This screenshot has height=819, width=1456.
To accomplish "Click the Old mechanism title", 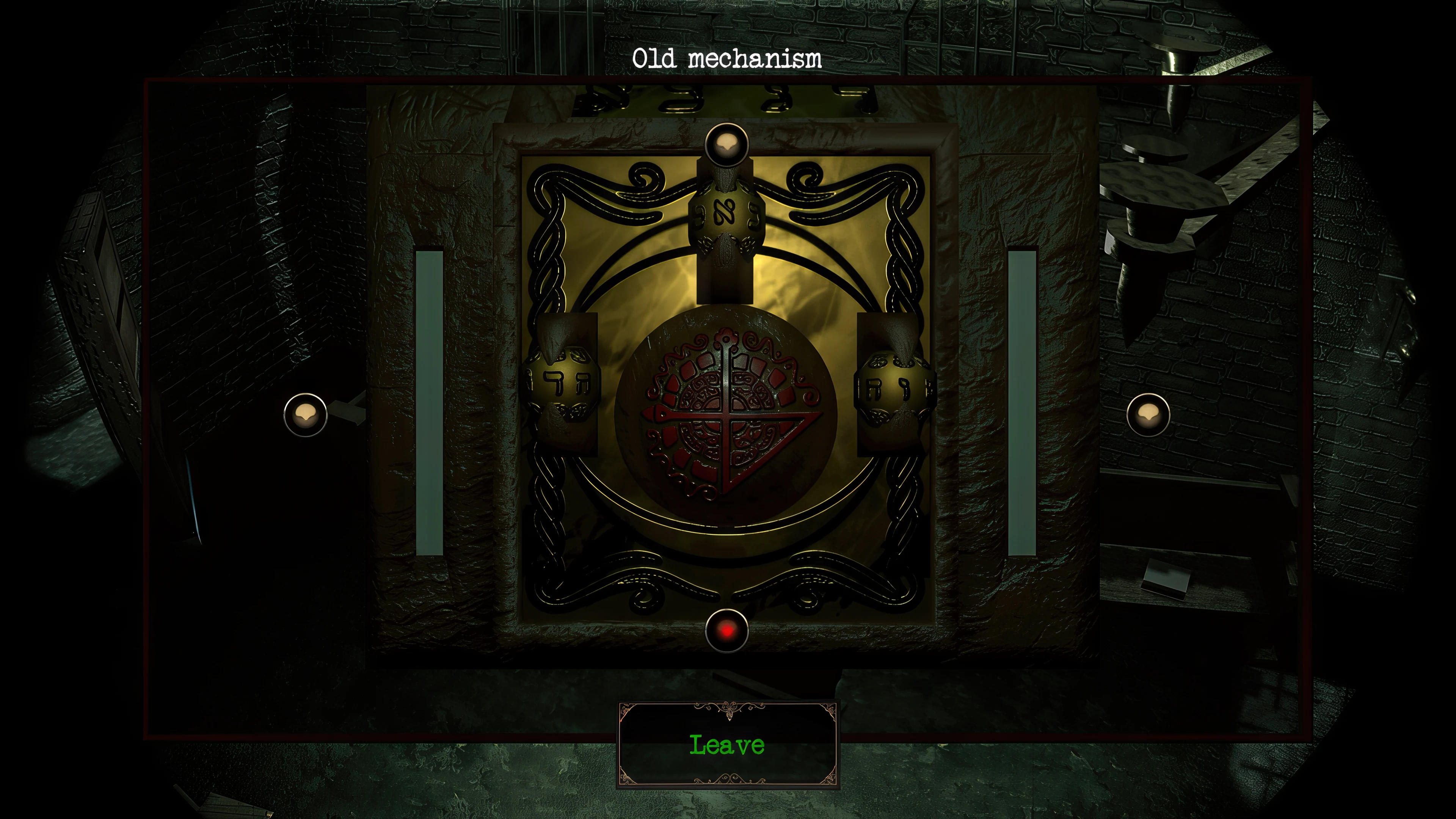I will coord(728,57).
